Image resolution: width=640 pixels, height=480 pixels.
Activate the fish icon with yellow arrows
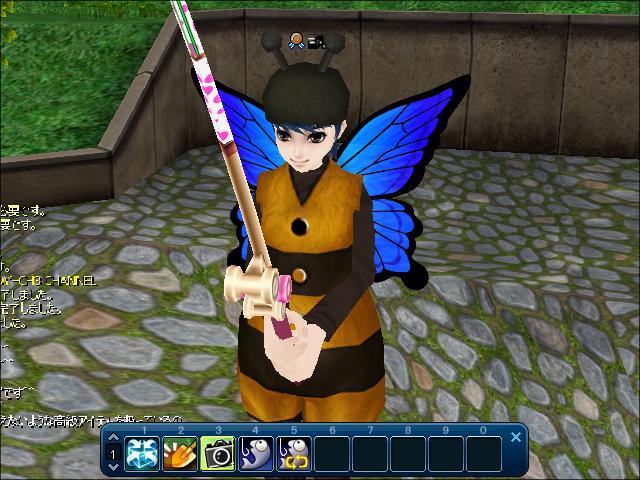(x=294, y=453)
